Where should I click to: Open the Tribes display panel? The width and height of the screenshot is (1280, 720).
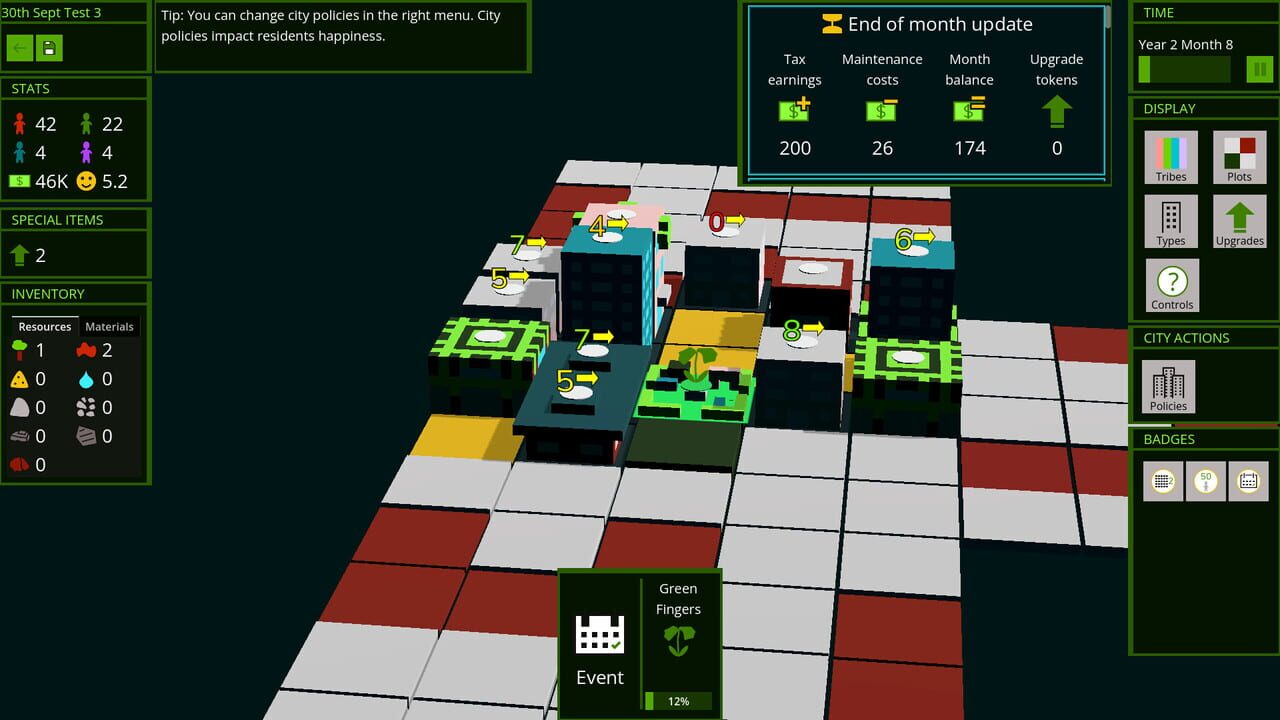click(1170, 157)
